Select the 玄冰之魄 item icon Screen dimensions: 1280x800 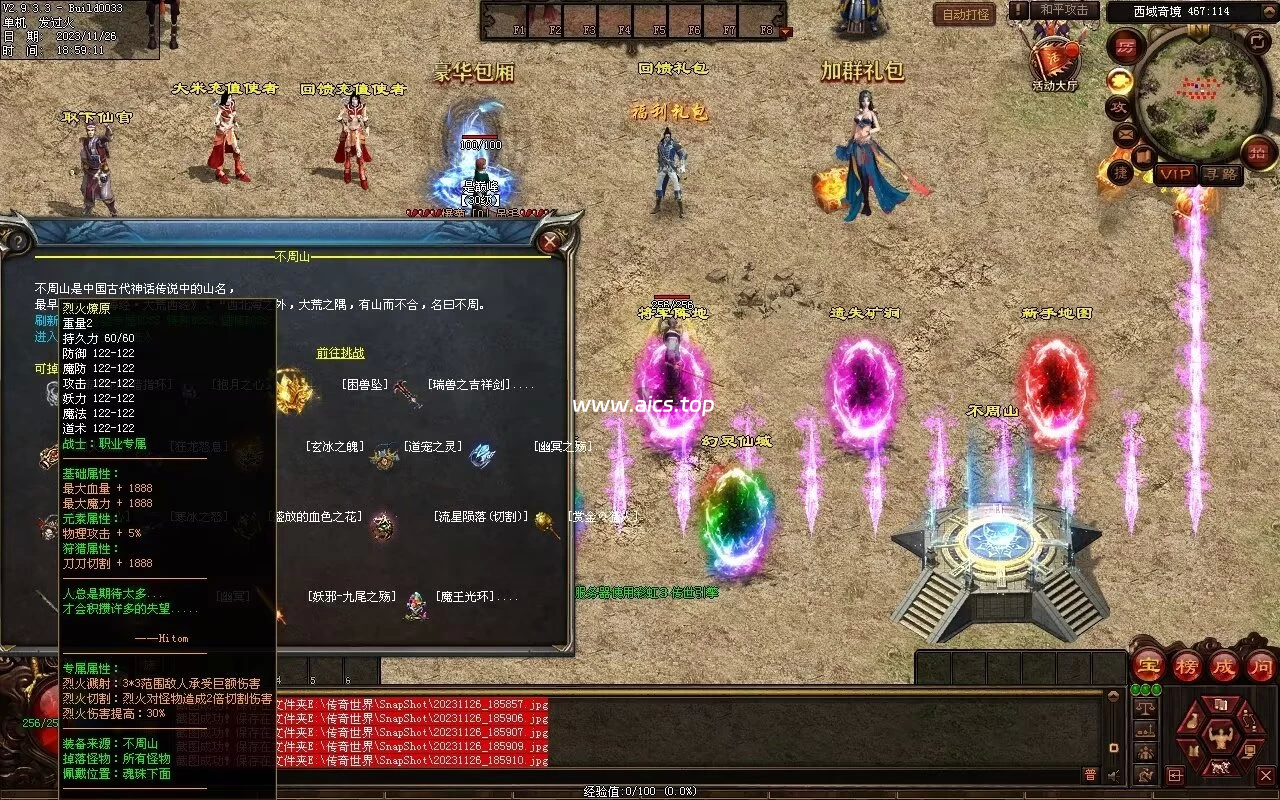pos(383,457)
